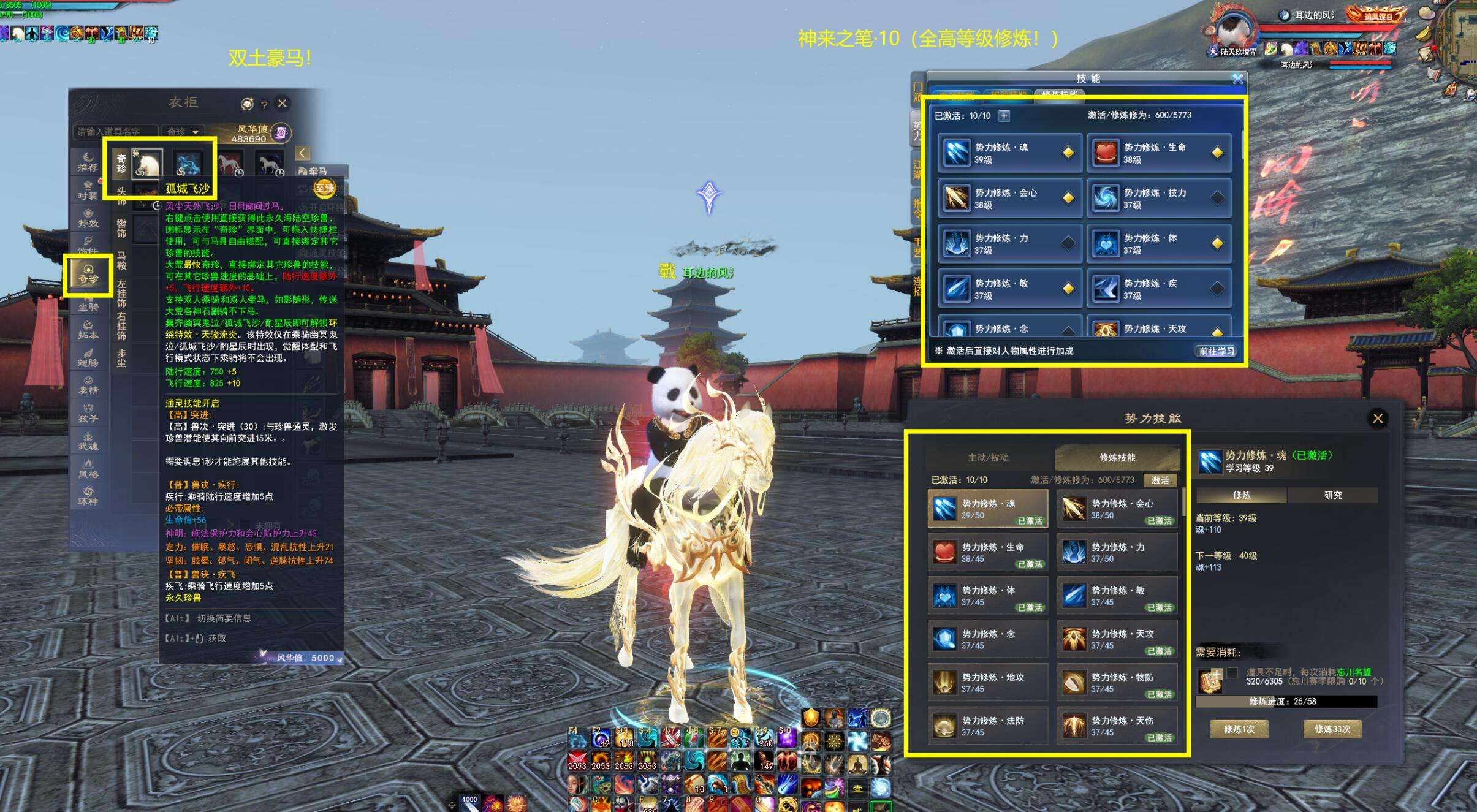Close the 技能 skills window
The width and height of the screenshot is (1477, 812).
(1238, 79)
